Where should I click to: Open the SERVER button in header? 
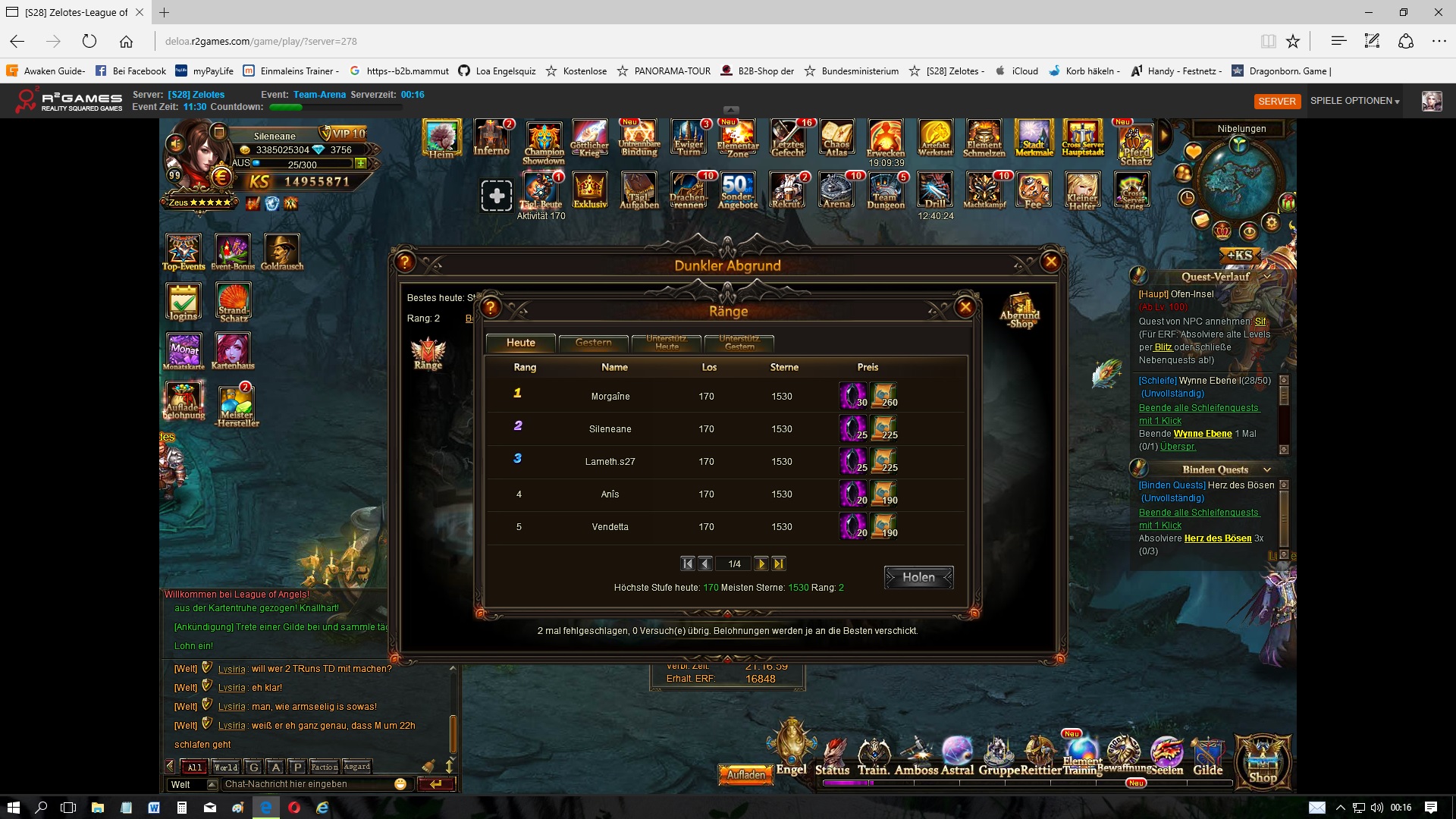[1277, 101]
